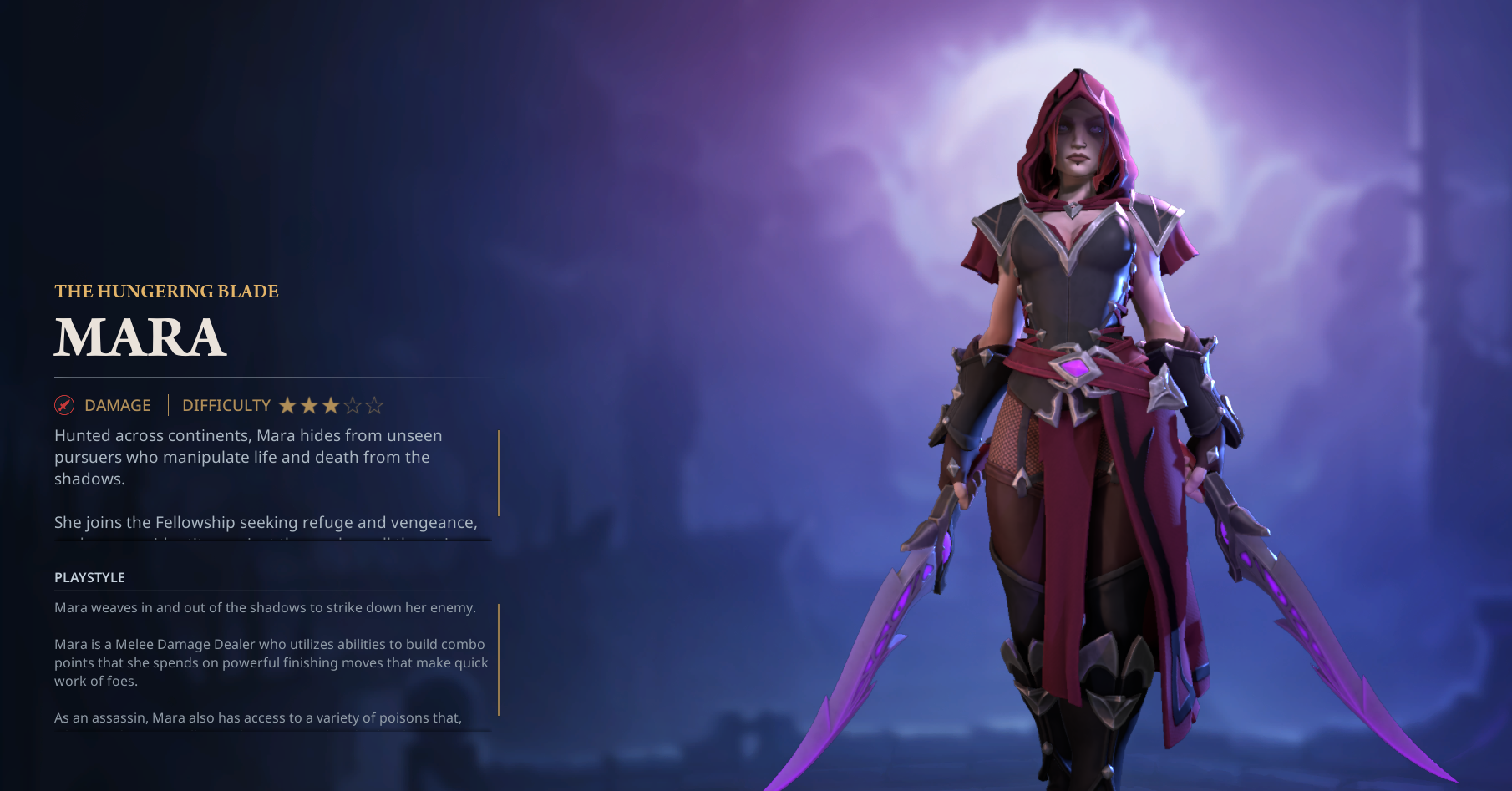Select the red Damage role icon
Image resolution: width=1512 pixels, height=791 pixels.
[x=64, y=406]
